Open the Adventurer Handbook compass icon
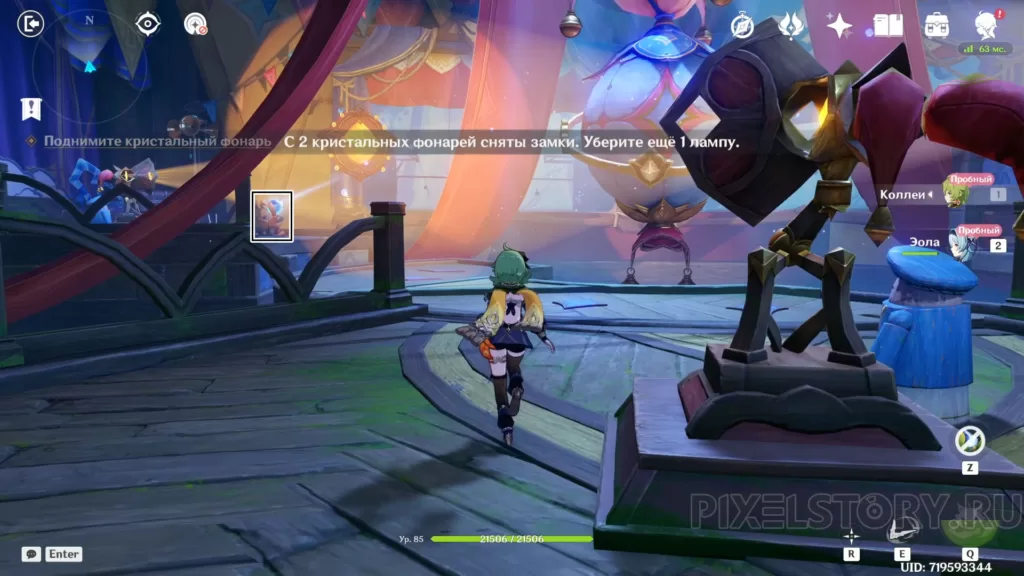The image size is (1024, 576). point(742,25)
